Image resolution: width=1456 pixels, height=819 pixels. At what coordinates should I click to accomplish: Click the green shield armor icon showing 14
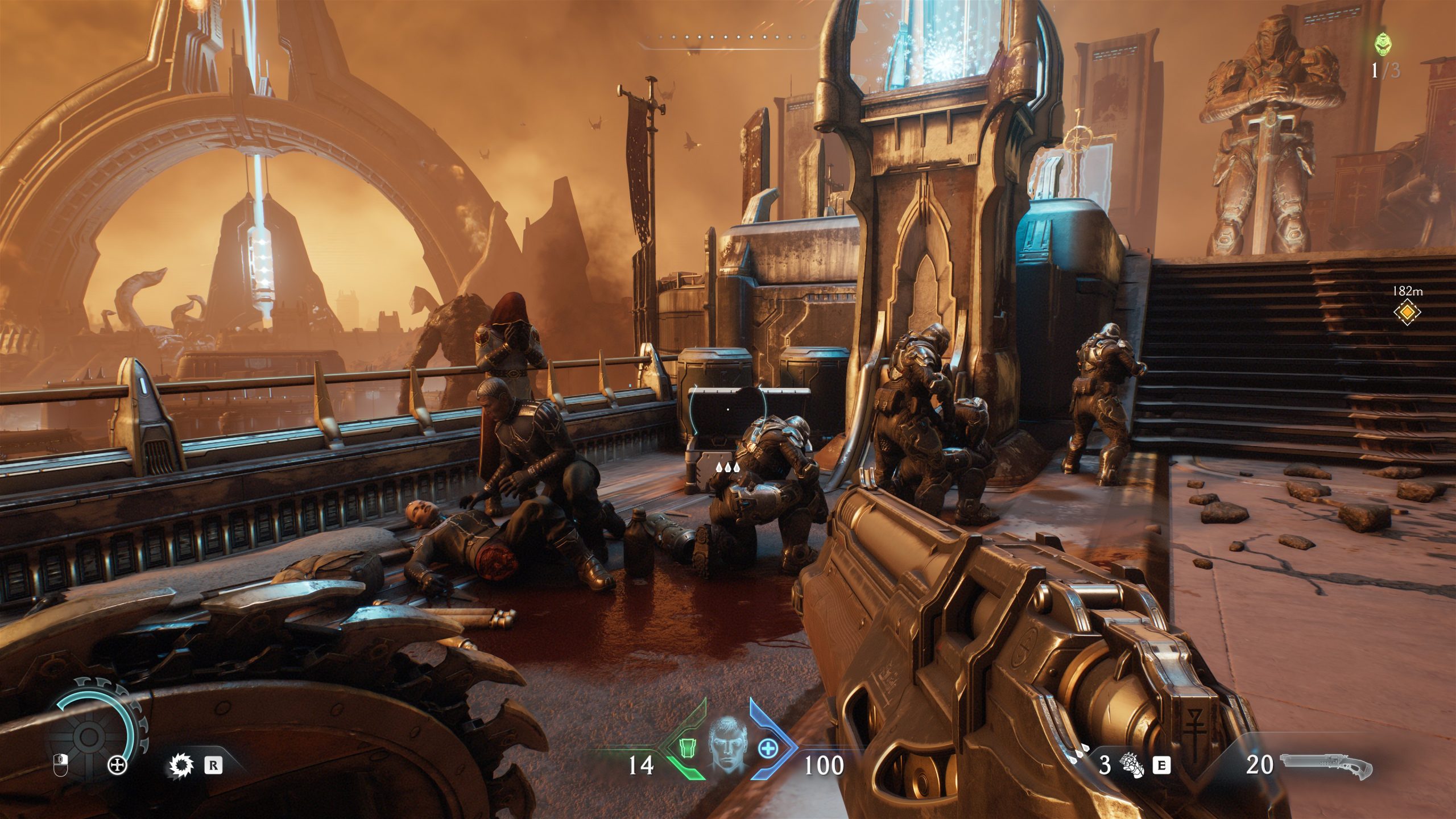coord(688,750)
